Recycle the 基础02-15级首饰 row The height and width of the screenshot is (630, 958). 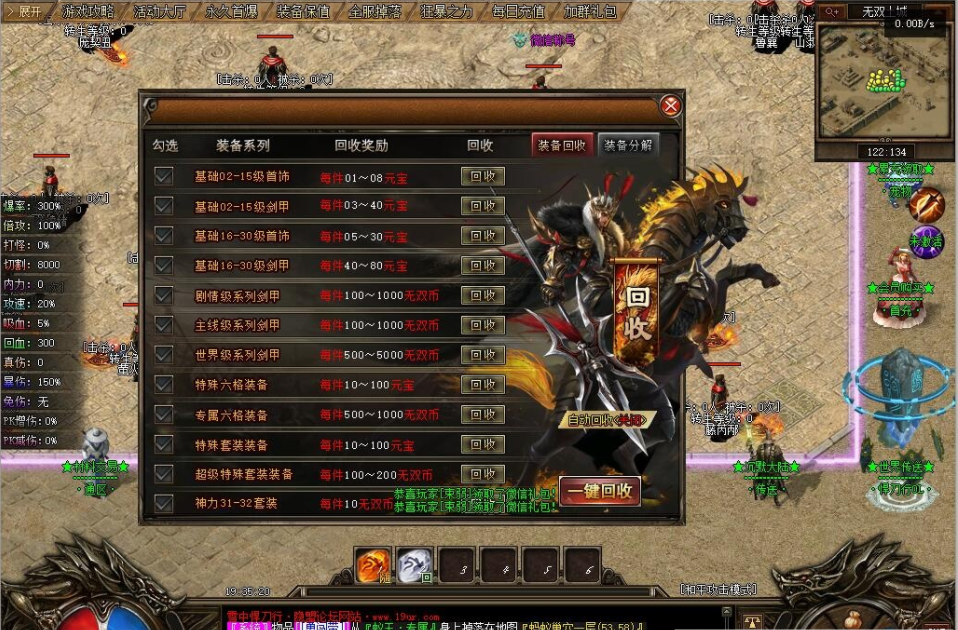click(482, 177)
